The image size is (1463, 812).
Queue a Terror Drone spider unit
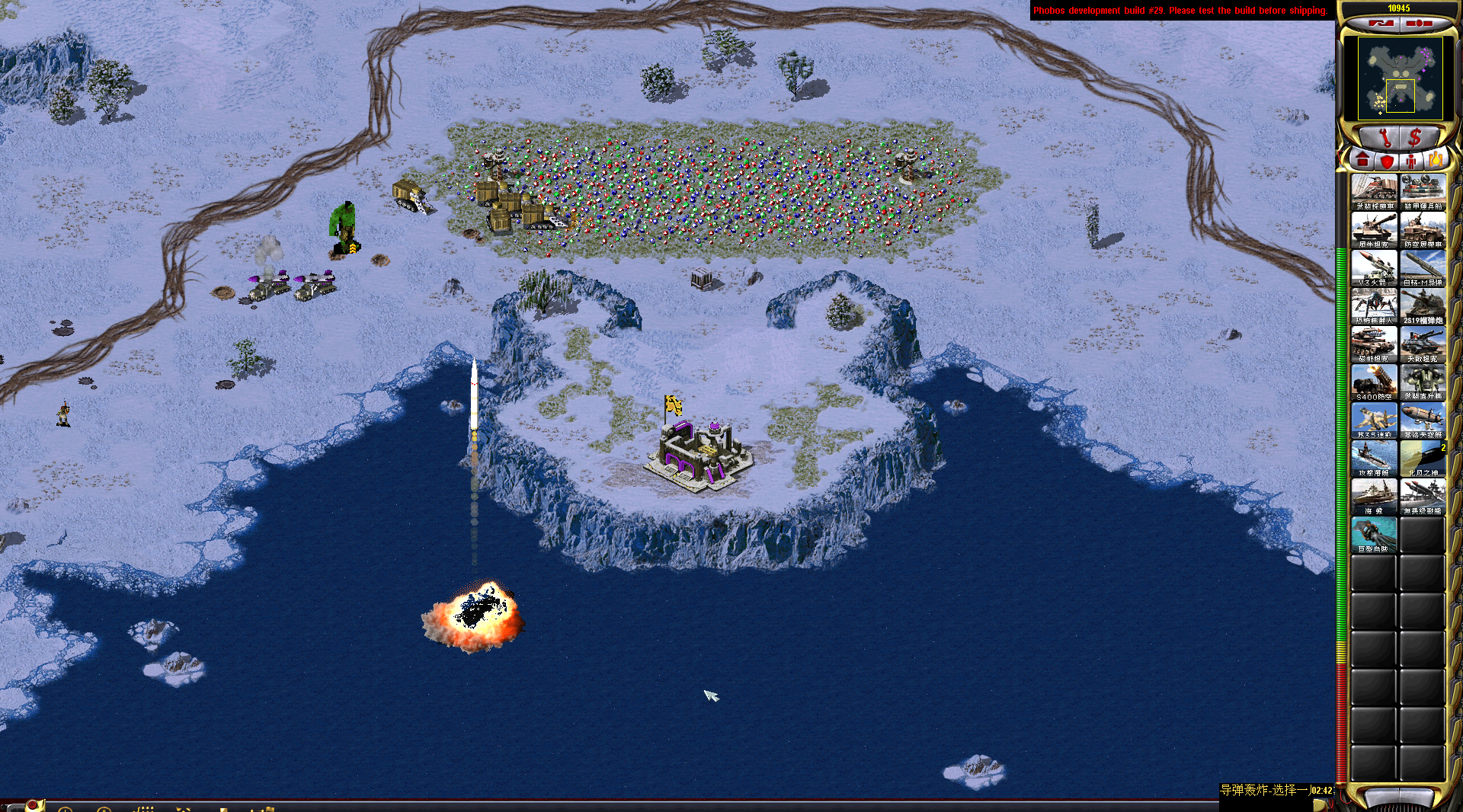click(x=1374, y=305)
